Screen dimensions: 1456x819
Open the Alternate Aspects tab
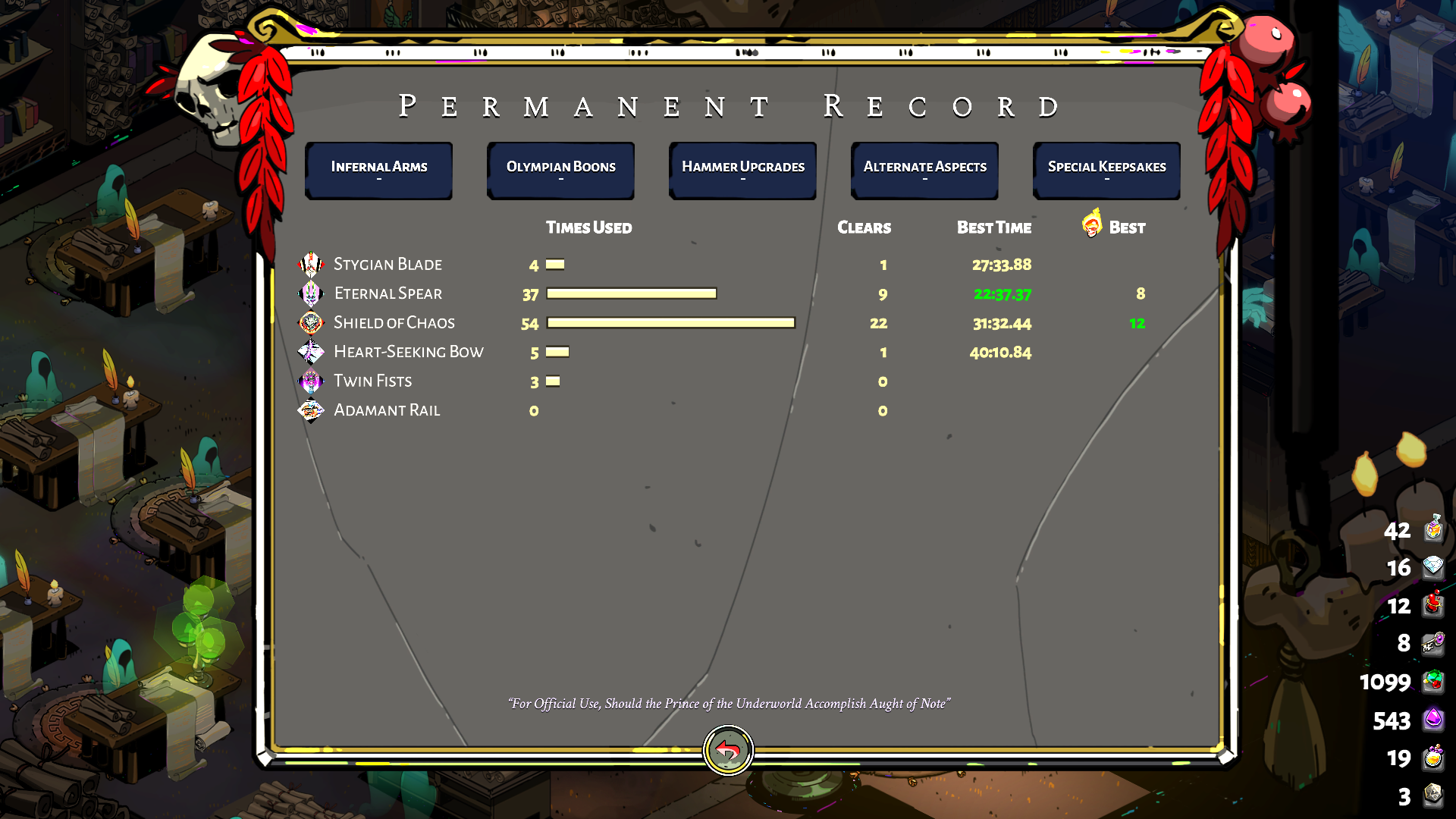pos(924,170)
